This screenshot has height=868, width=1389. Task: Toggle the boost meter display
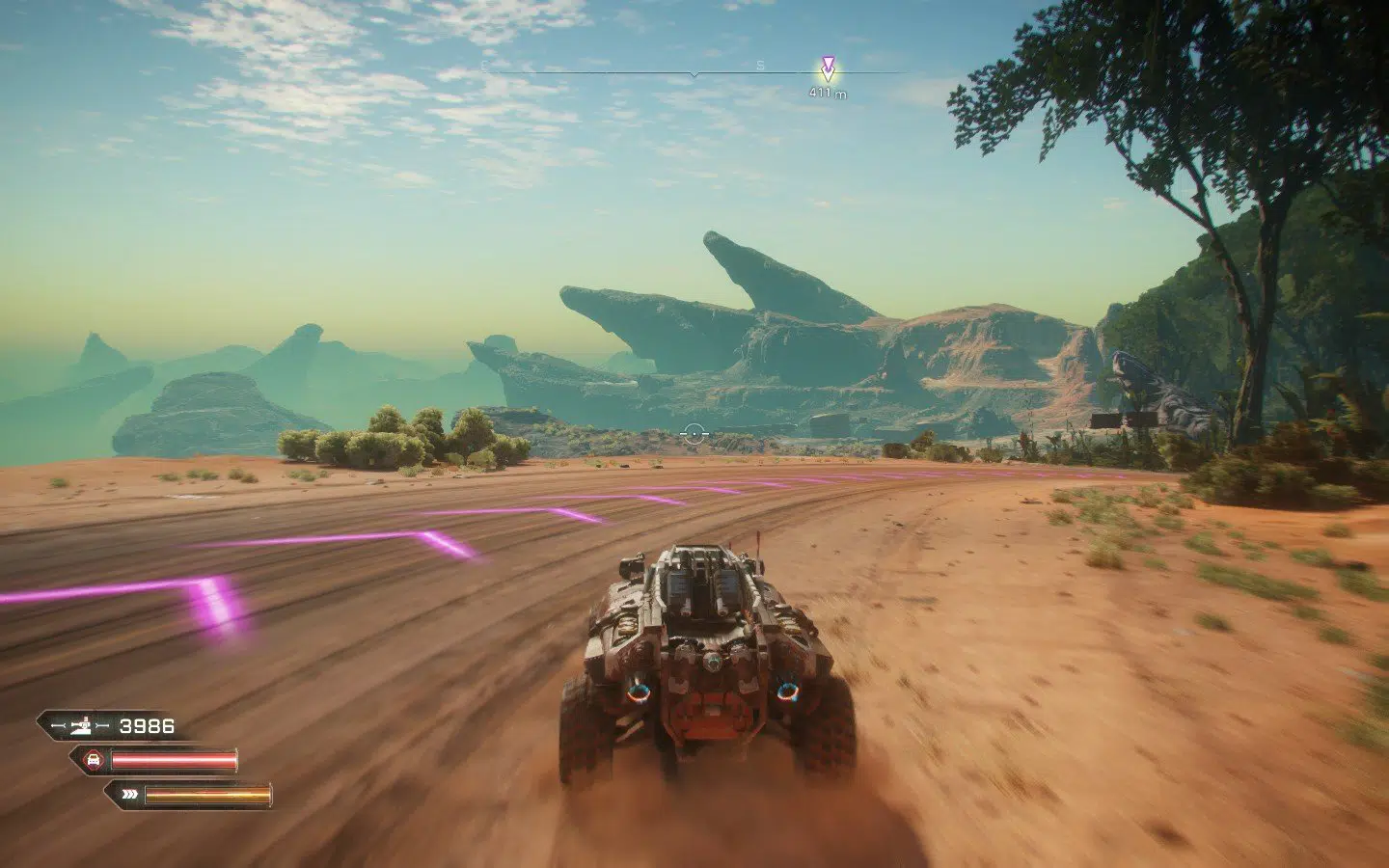point(208,796)
